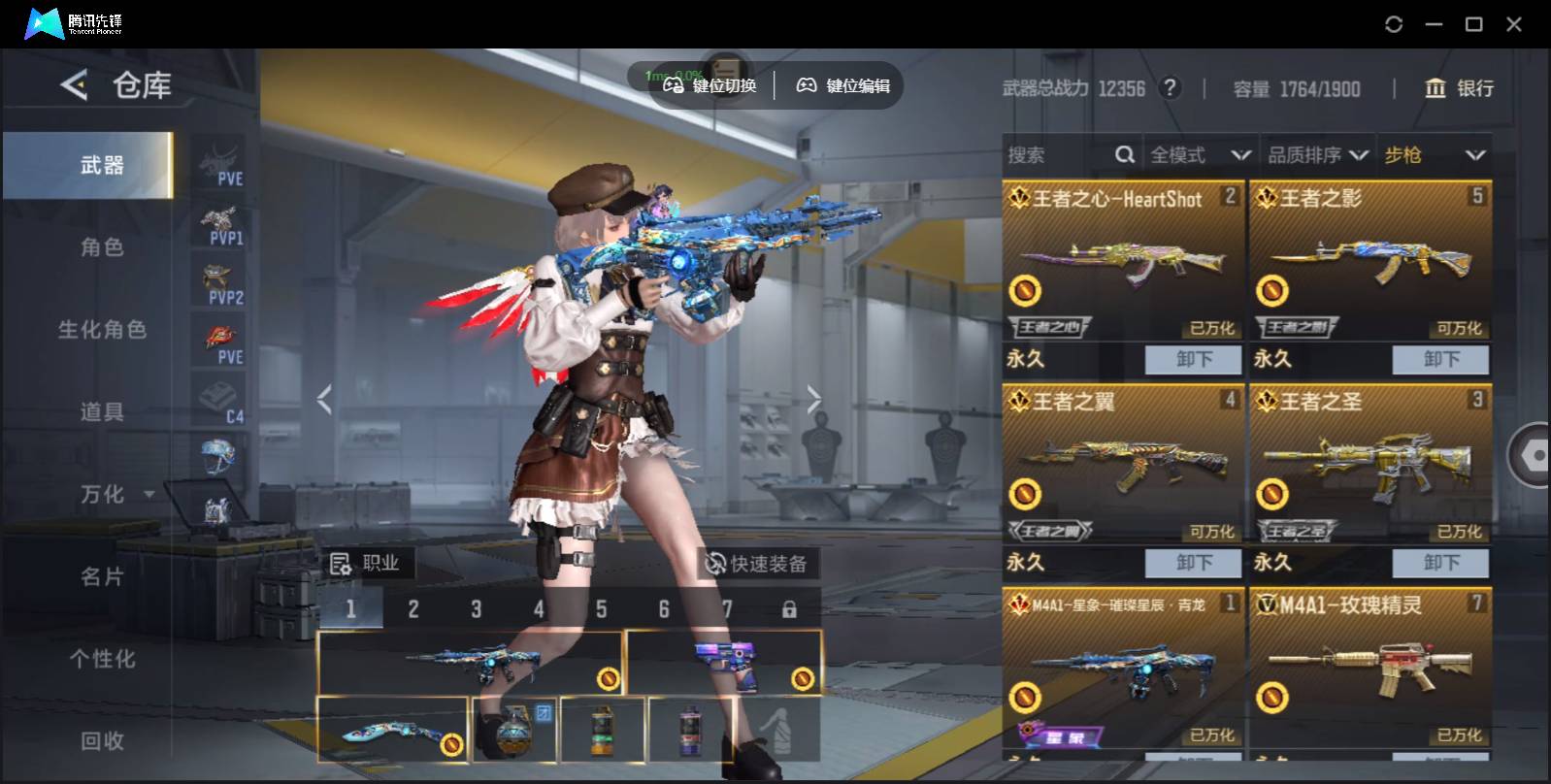This screenshot has height=784, width=1551.
Task: Select the 王者之心-HeartShot weapon card
Action: coord(1122,260)
